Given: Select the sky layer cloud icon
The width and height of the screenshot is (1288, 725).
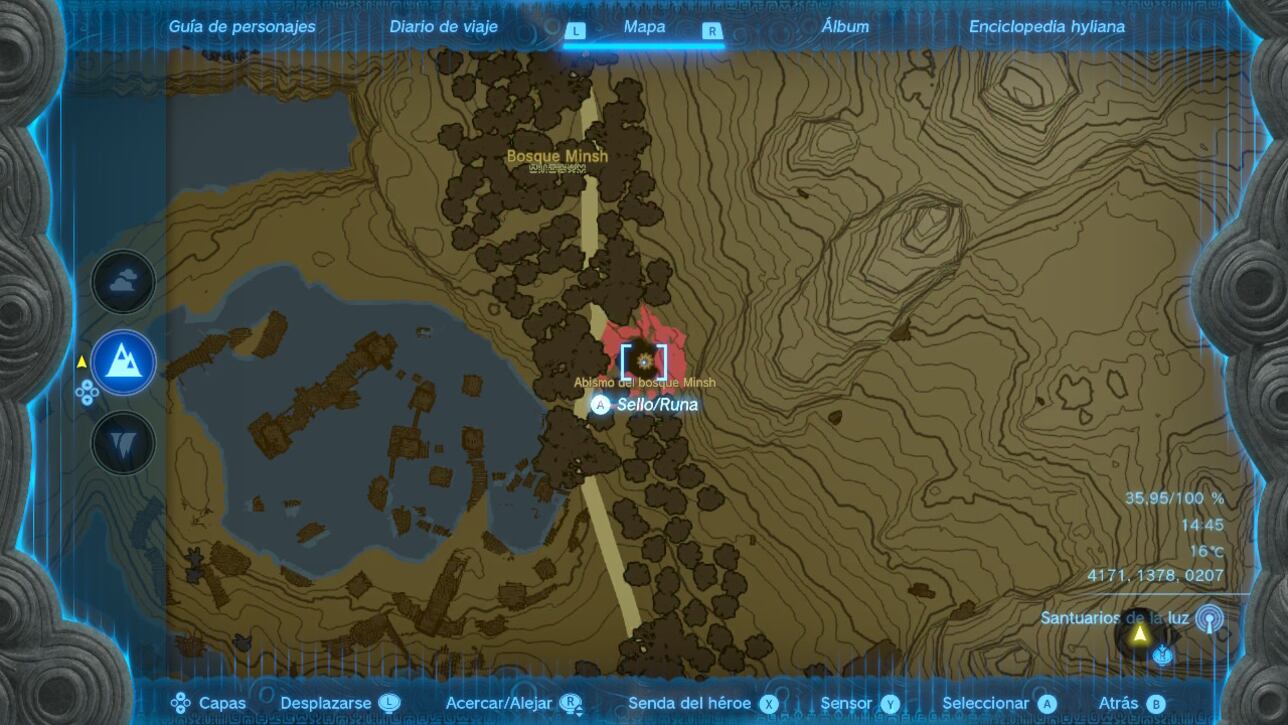Looking at the screenshot, I should coord(122,281).
